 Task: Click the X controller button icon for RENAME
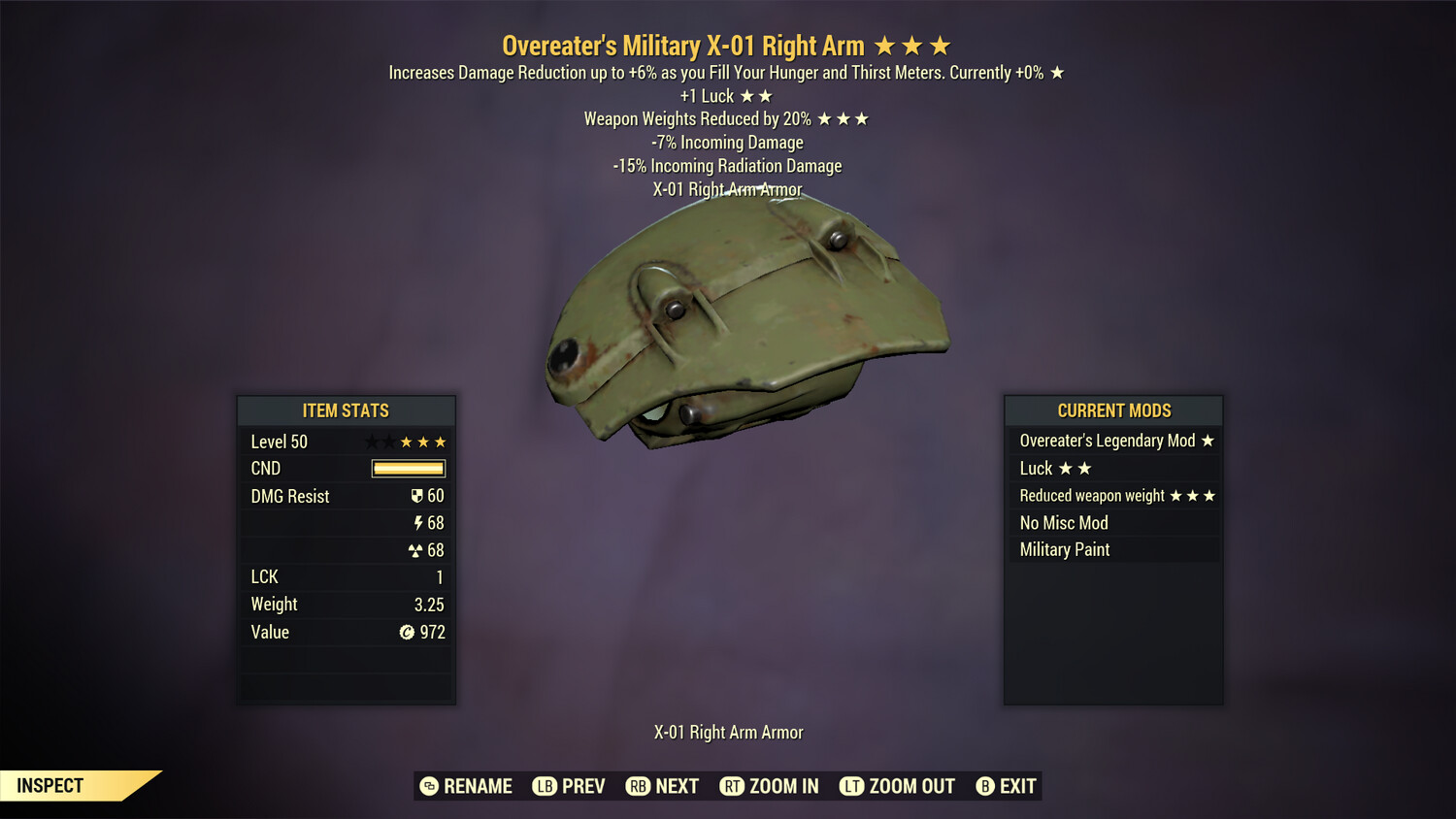pyautogui.click(x=428, y=786)
